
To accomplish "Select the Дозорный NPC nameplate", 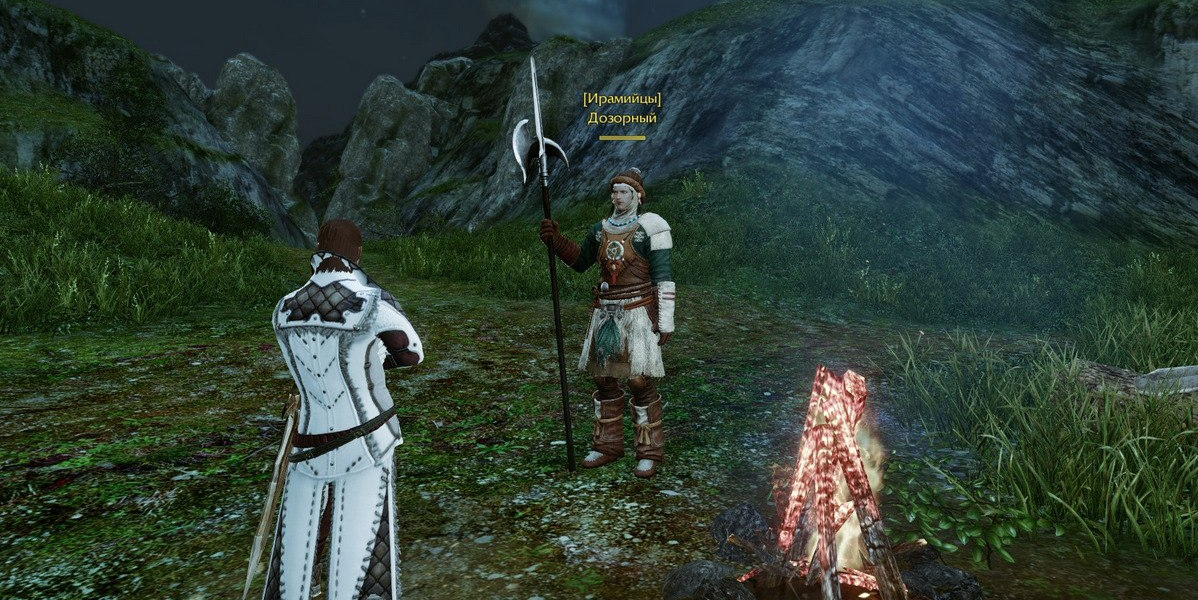I will coord(622,118).
